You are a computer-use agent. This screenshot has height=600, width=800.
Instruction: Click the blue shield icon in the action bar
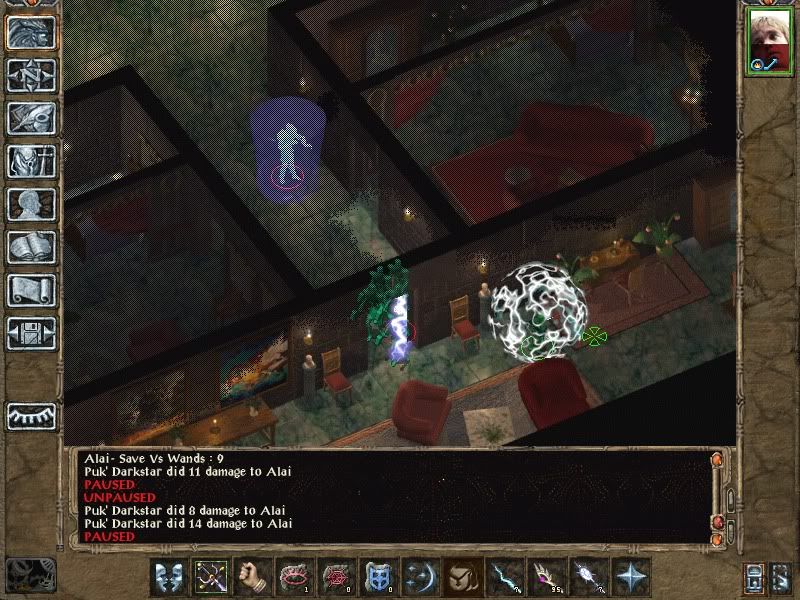(x=379, y=576)
